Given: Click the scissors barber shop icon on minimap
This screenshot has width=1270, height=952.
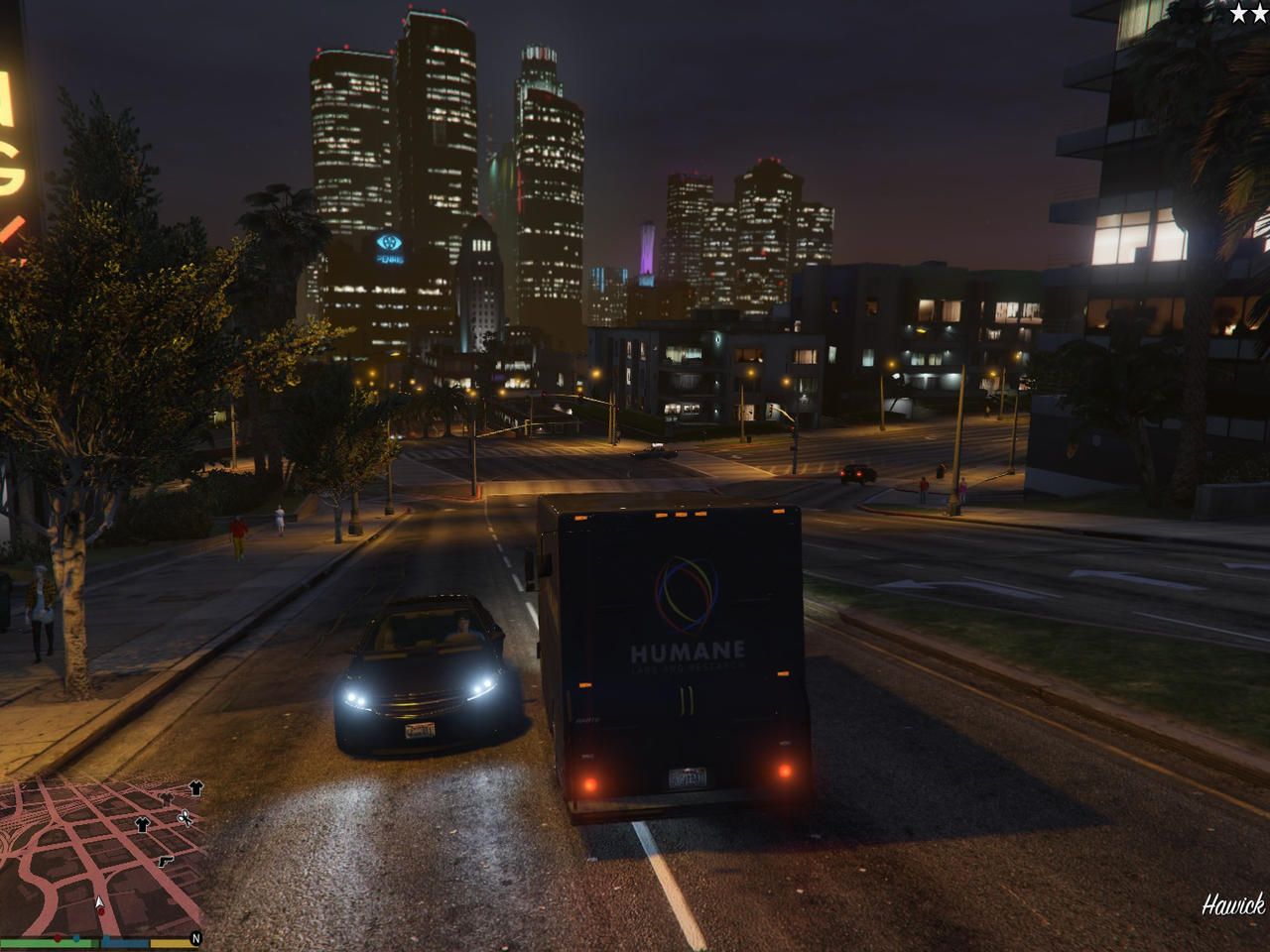Looking at the screenshot, I should (x=185, y=819).
